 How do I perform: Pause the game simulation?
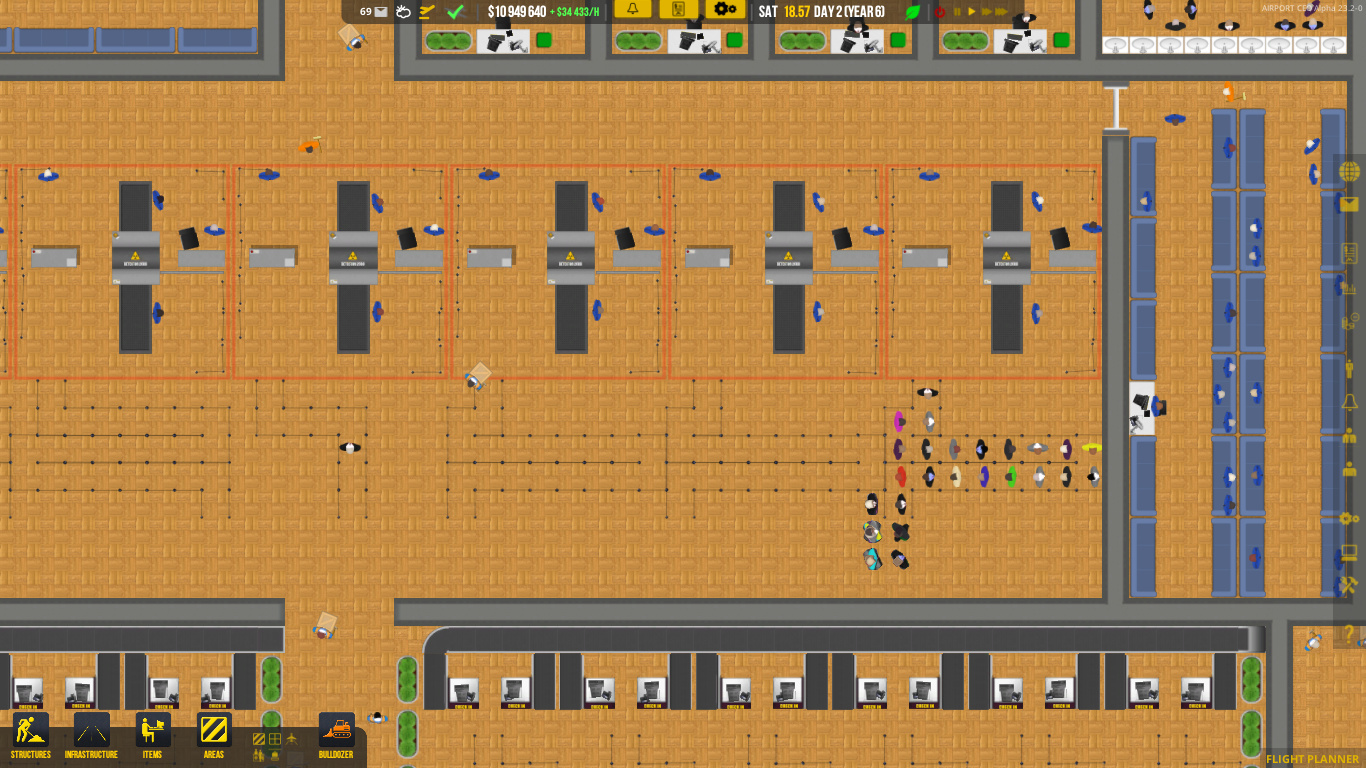click(x=957, y=12)
